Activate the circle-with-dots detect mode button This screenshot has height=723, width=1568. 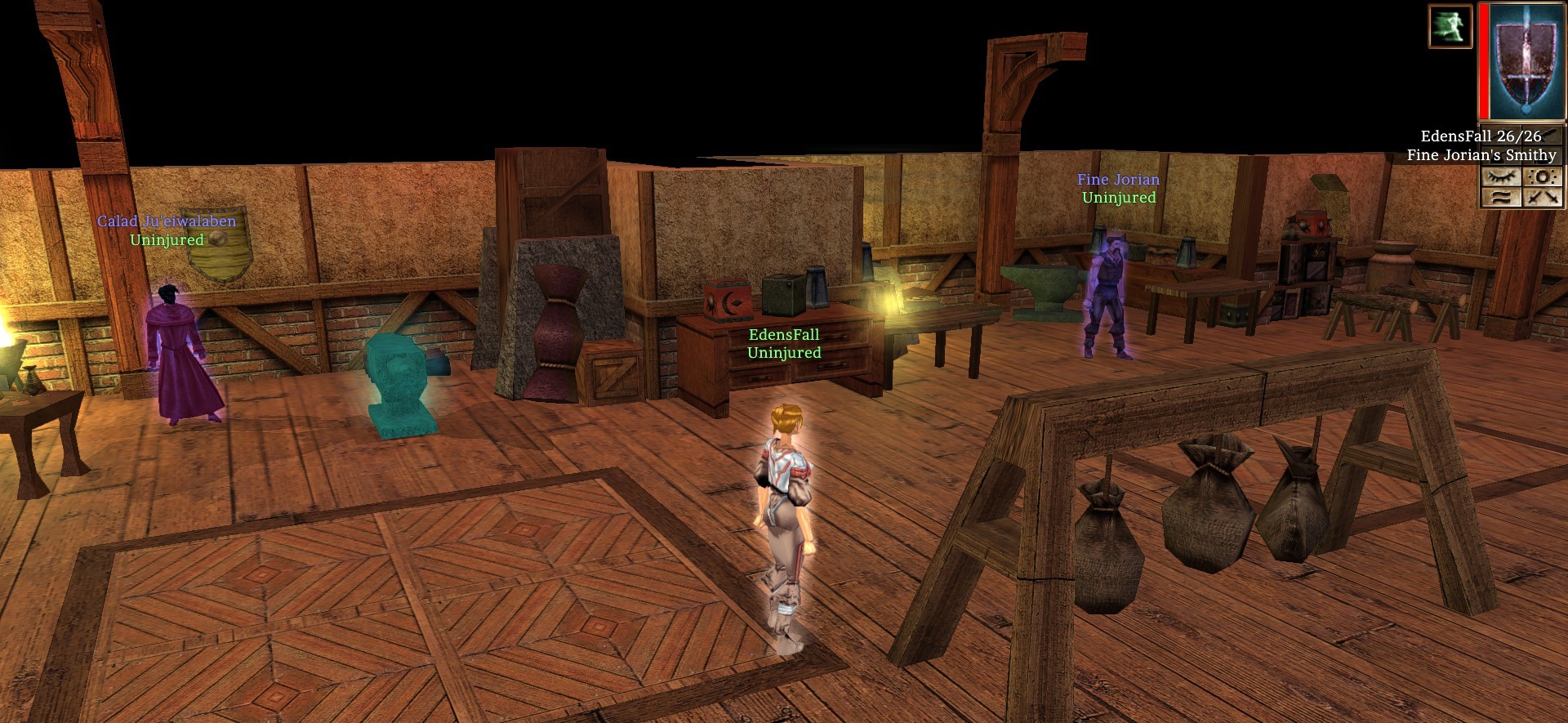click(x=1543, y=176)
